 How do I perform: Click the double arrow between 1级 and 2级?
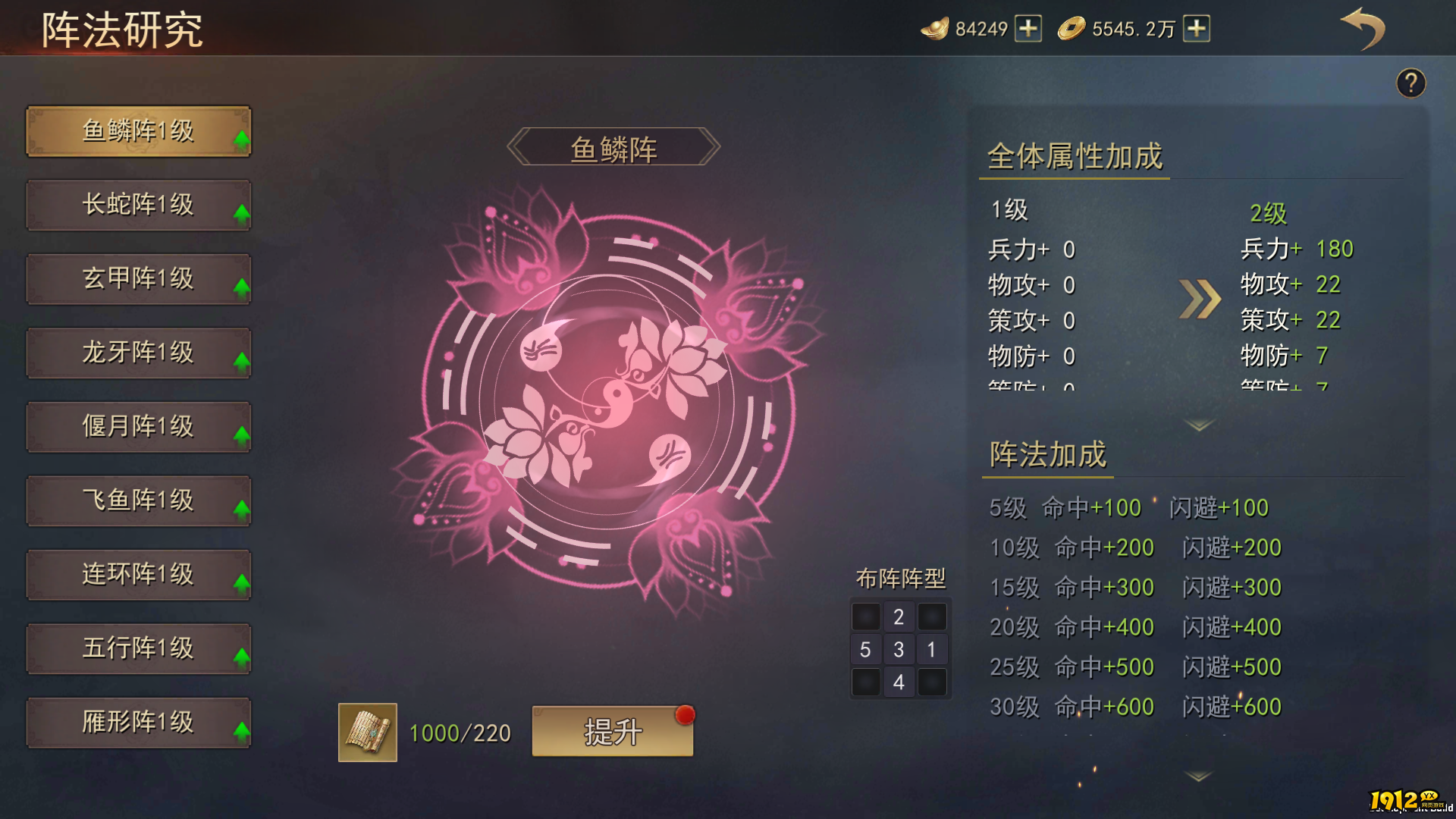coord(1200,300)
